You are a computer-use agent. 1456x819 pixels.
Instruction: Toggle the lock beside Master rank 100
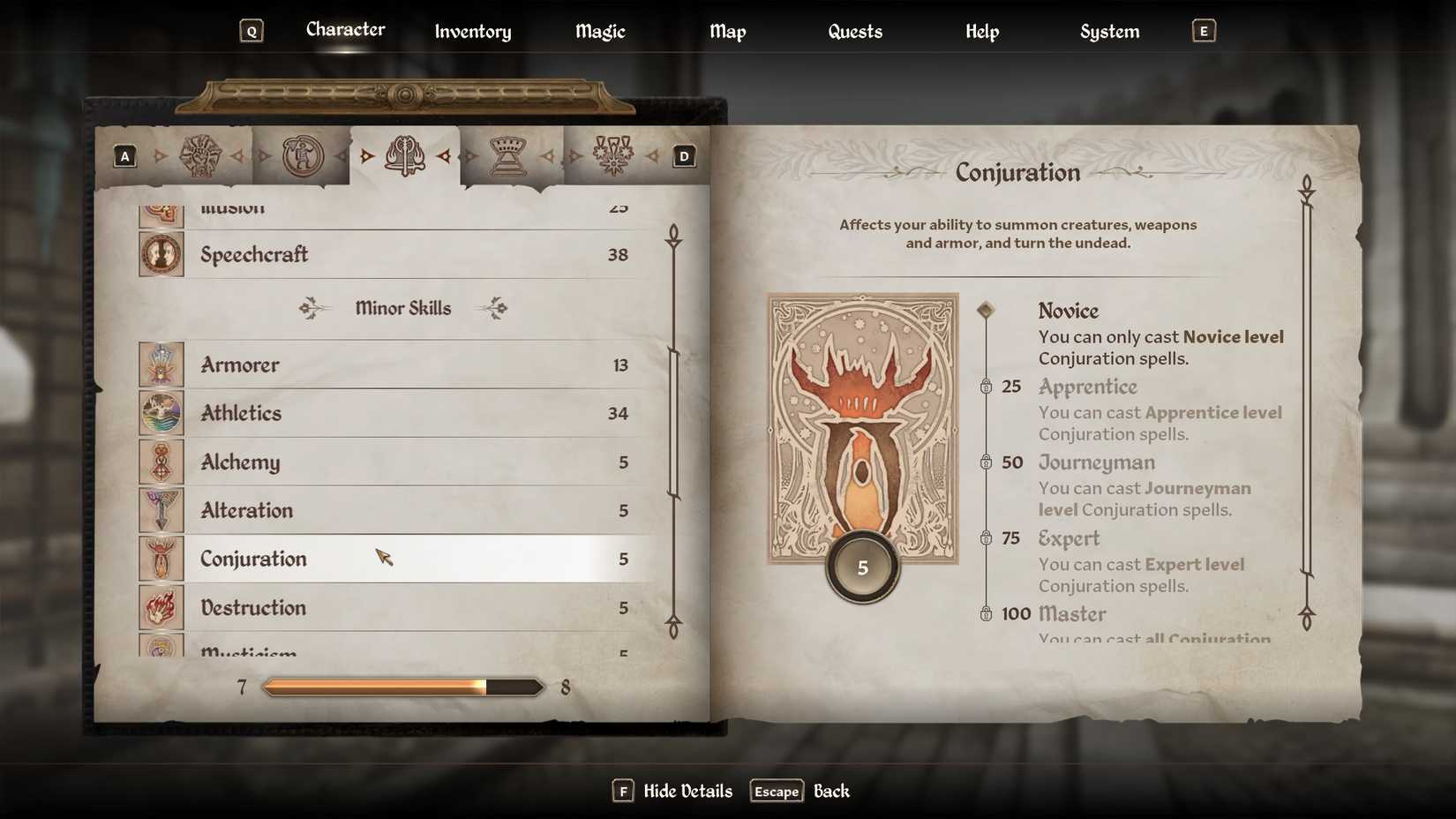point(987,613)
